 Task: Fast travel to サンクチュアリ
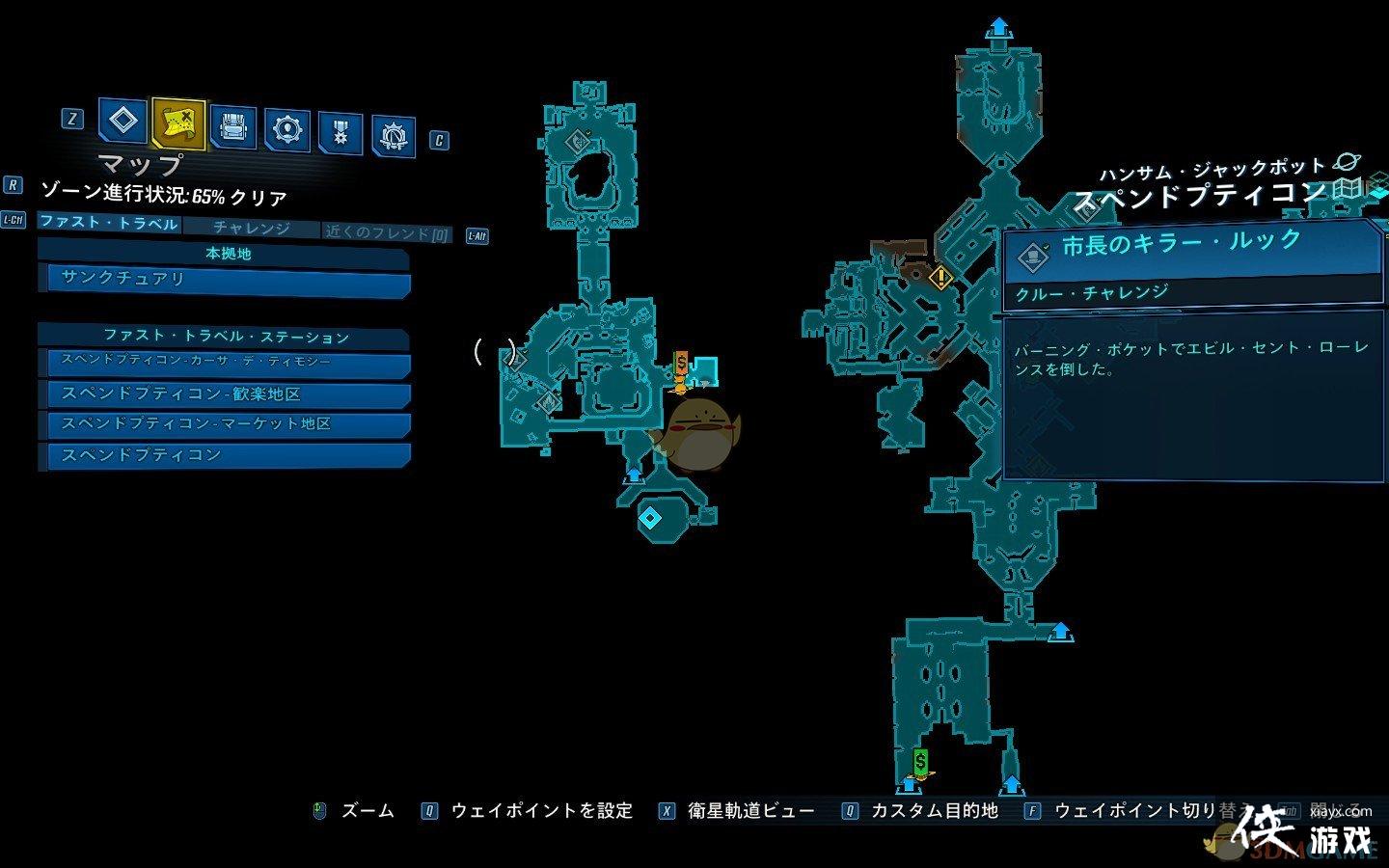click(224, 281)
